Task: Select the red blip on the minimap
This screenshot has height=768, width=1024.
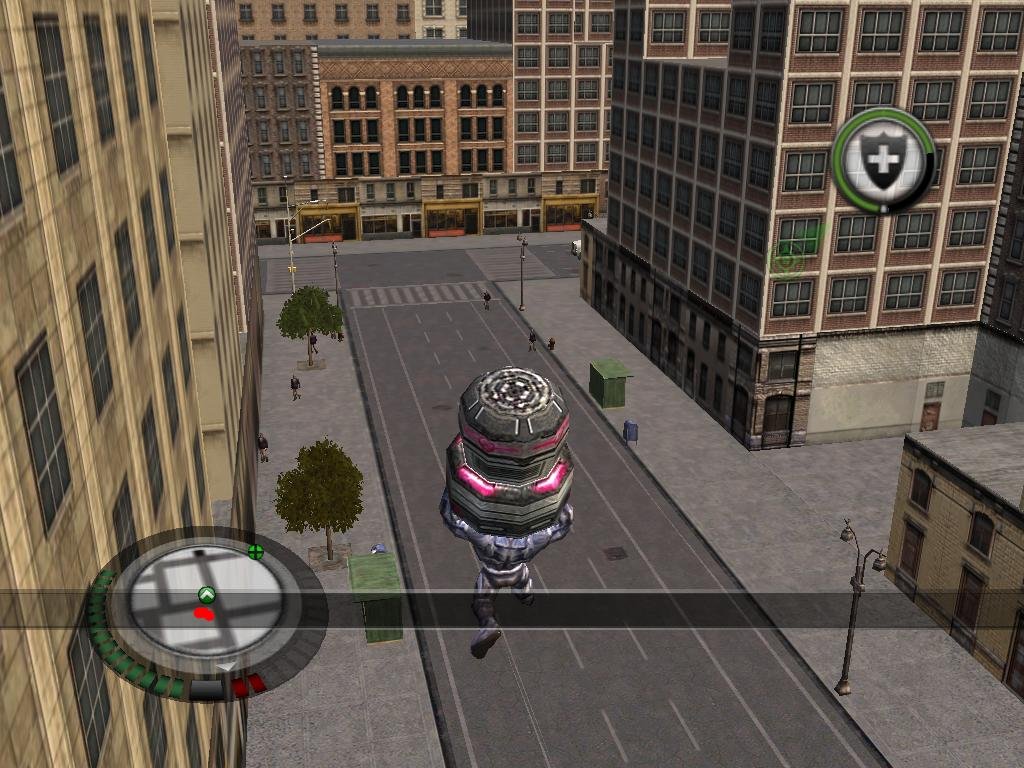Action: (x=206, y=612)
